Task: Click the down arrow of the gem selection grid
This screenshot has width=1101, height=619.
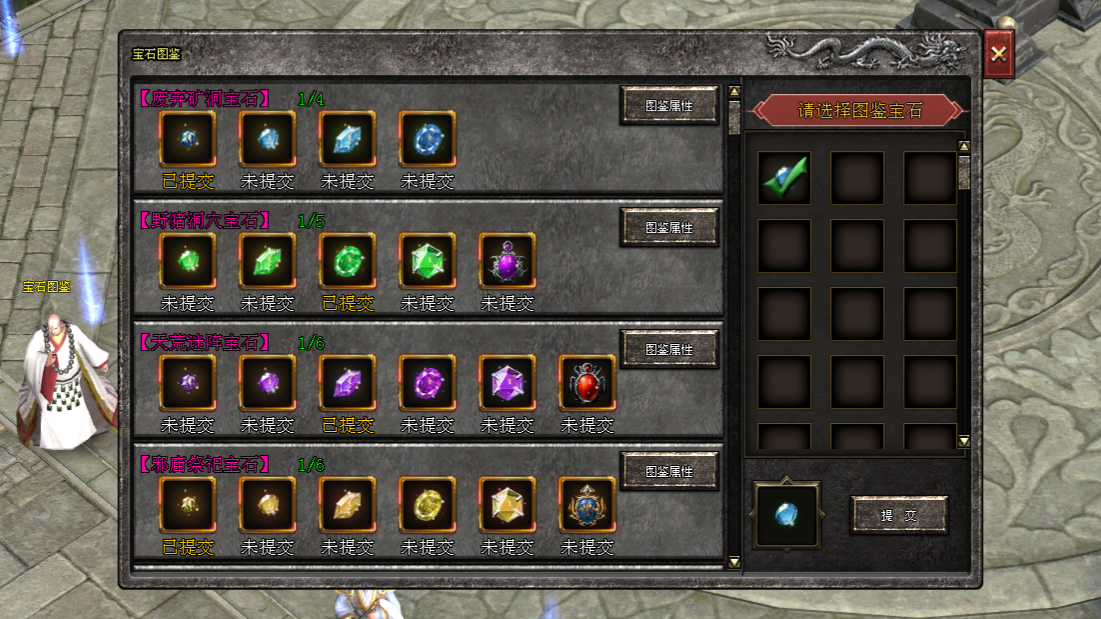Action: [964, 440]
